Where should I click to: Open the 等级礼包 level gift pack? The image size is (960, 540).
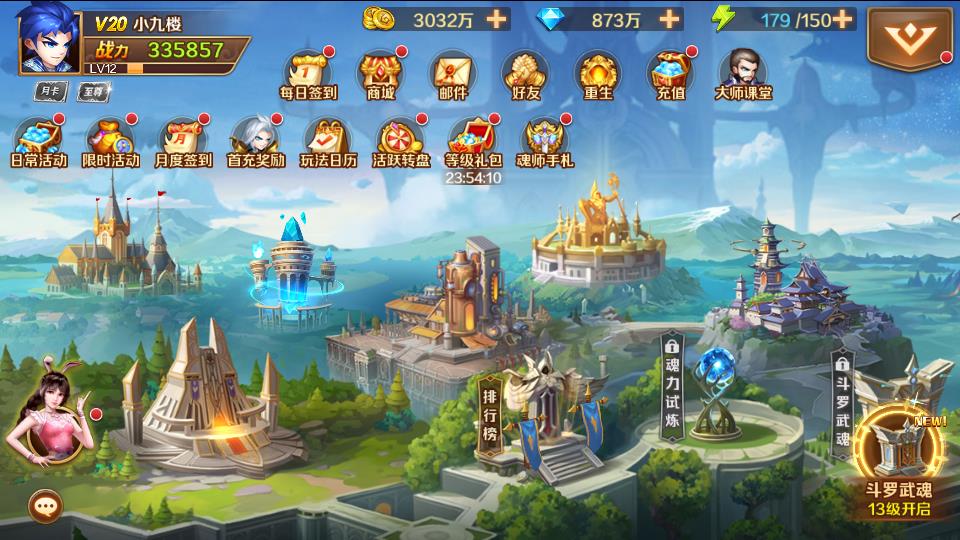click(472, 140)
